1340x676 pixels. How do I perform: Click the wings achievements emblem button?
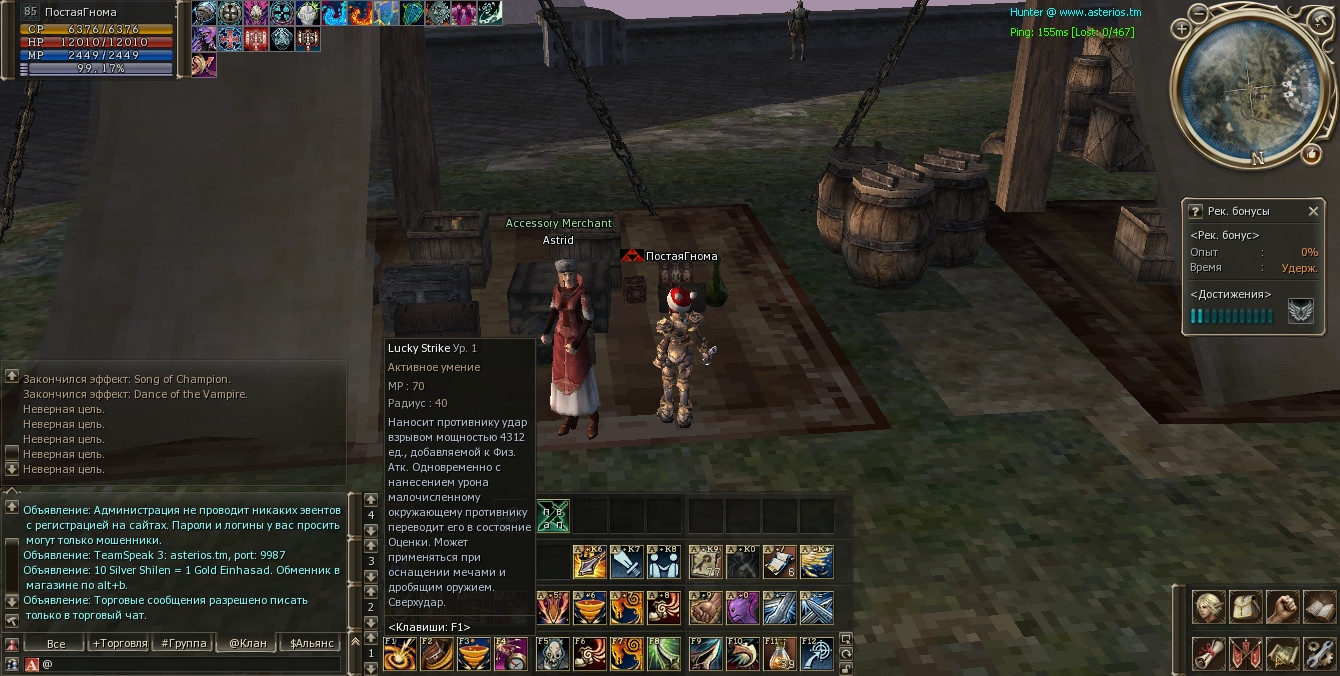(x=1301, y=312)
